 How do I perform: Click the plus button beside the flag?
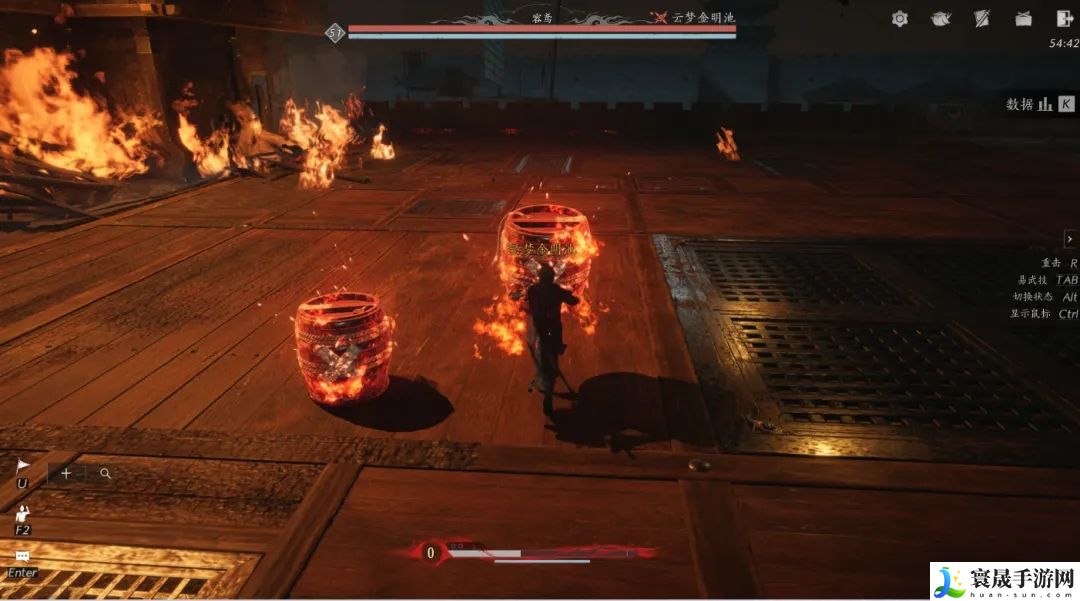[66, 473]
